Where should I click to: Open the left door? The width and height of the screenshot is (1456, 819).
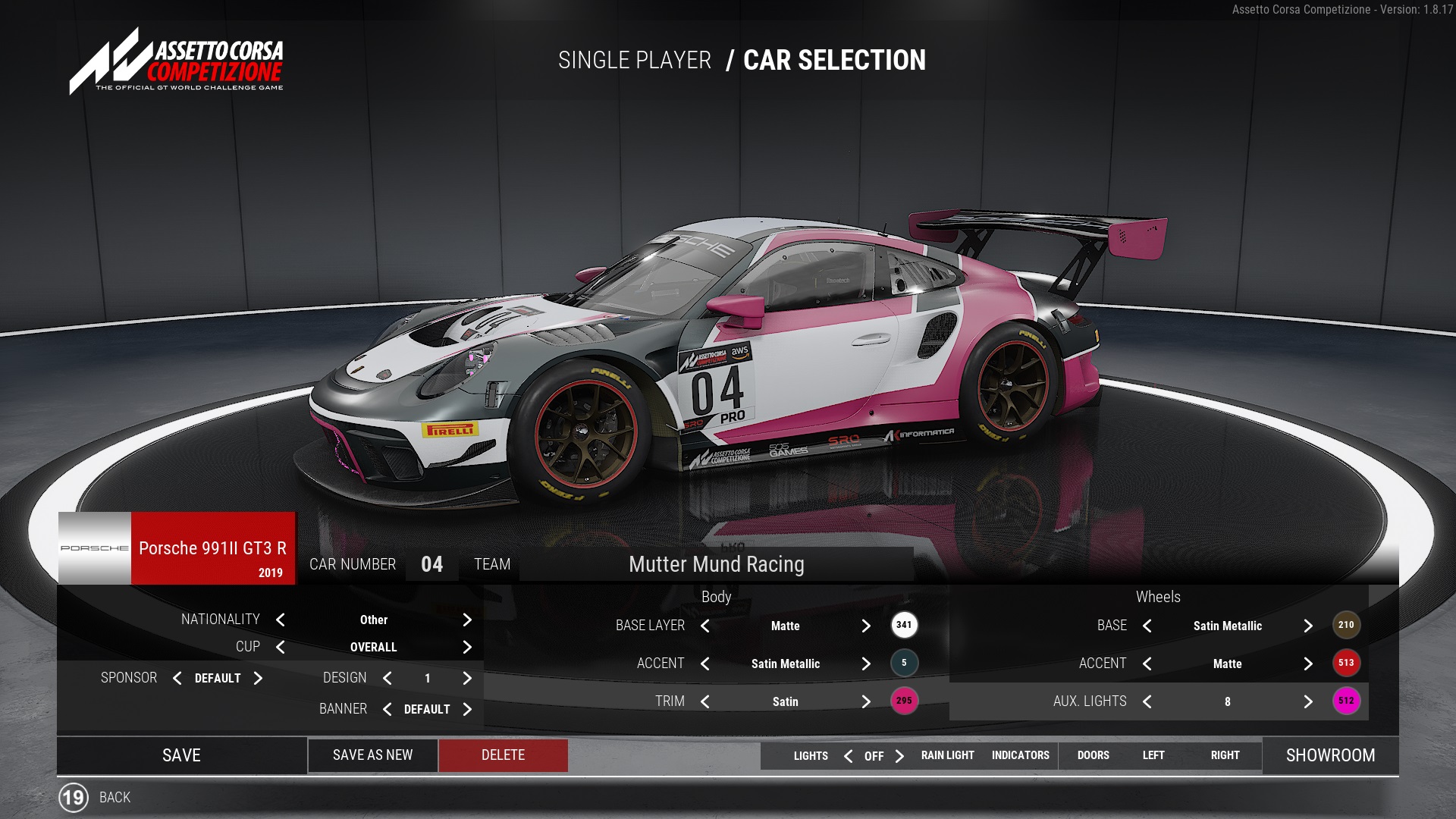[x=1153, y=755]
